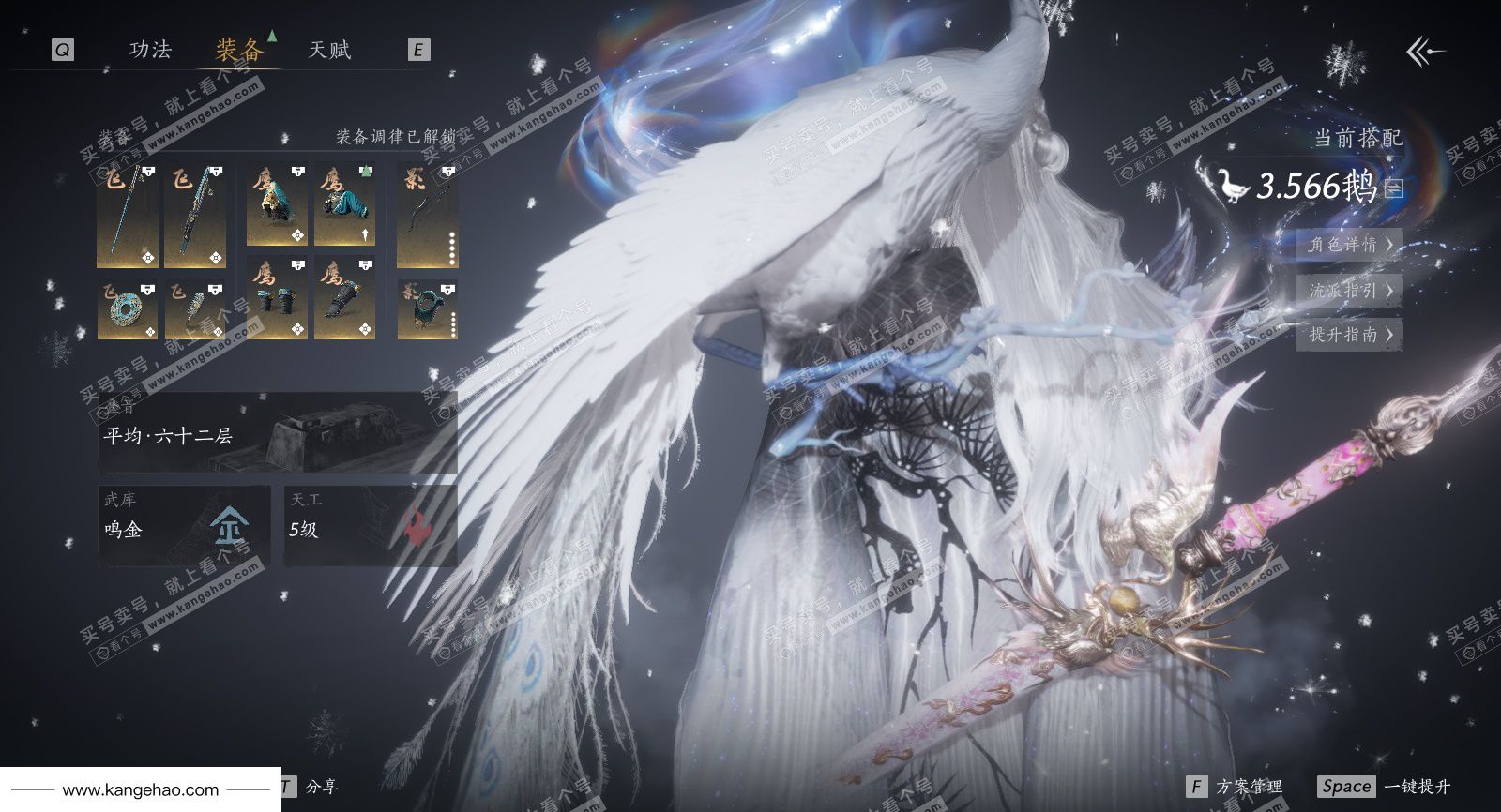Viewport: 1501px width, 812px height.
Task: Pick the dark bow equipment slot
Action: coord(427,217)
